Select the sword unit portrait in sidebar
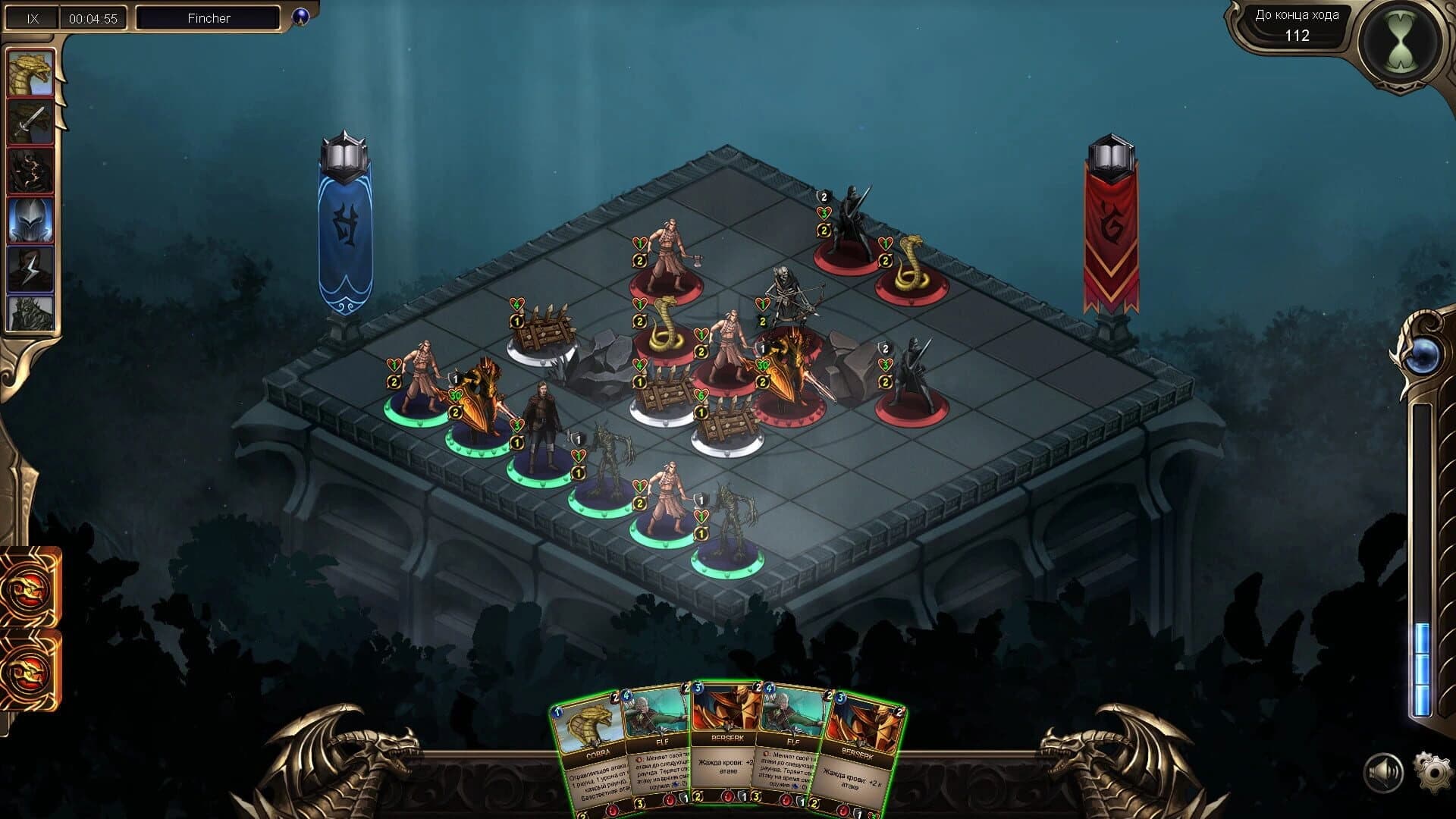Screen dimensions: 1456x819 click(x=32, y=121)
